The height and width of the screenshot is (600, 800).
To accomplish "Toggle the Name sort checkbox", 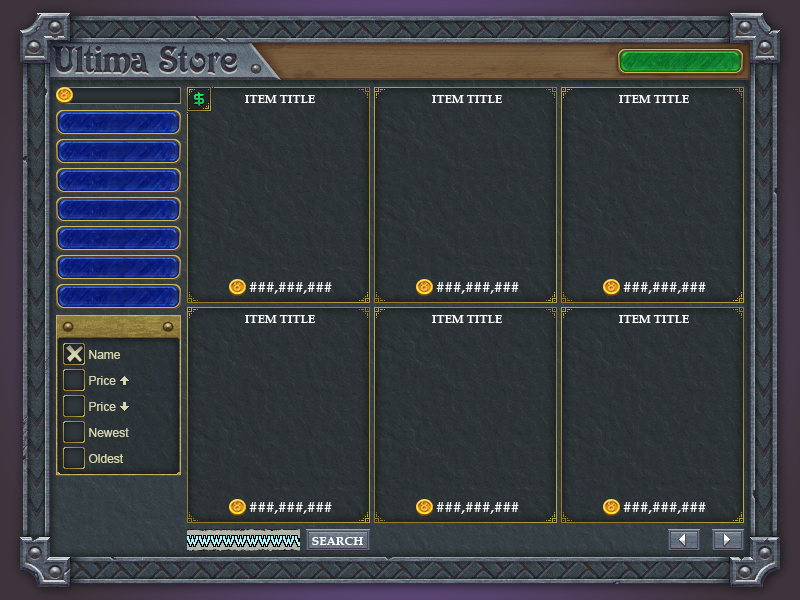I will [x=74, y=354].
